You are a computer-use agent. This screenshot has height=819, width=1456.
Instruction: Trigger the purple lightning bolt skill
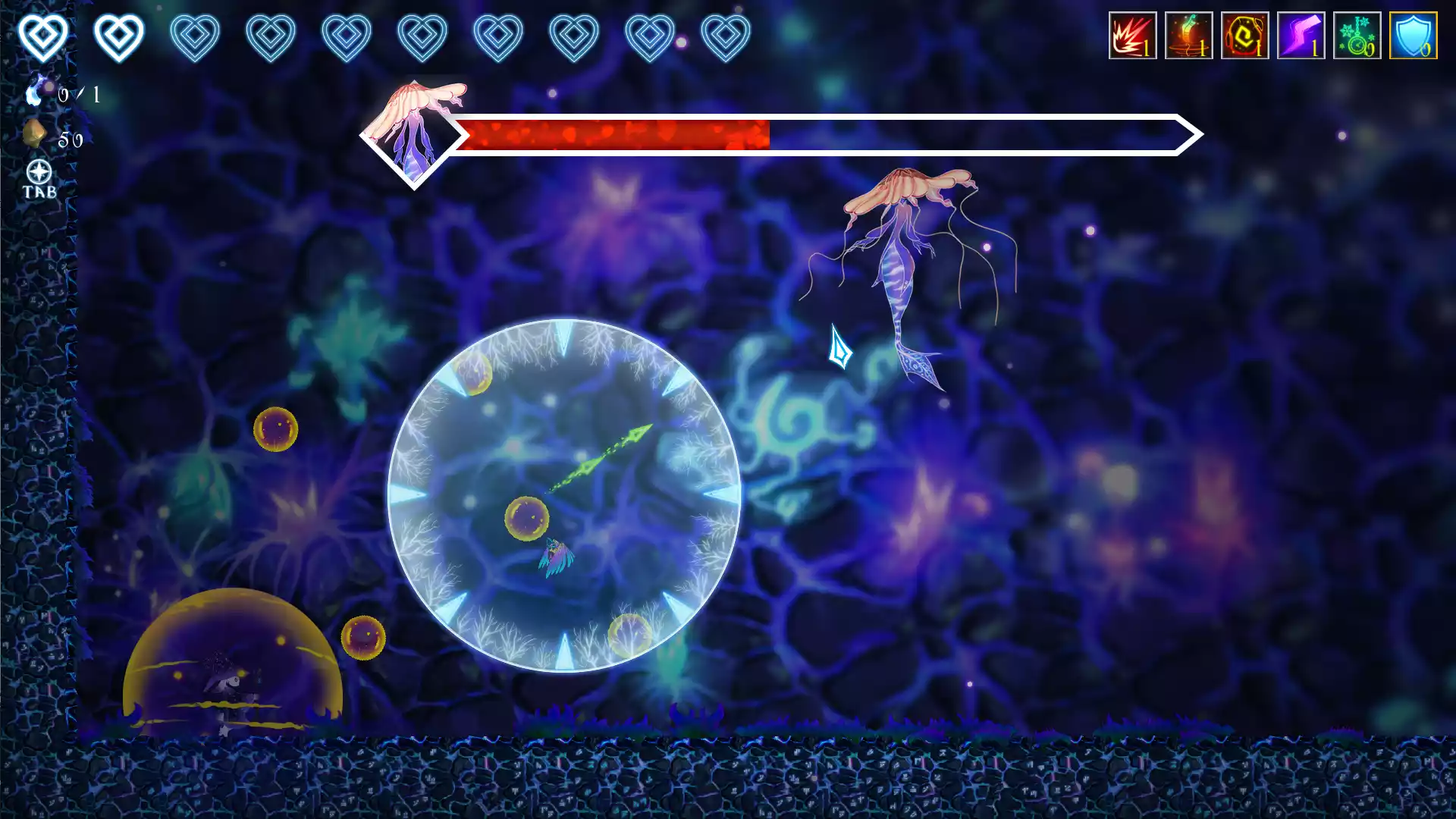coord(1301,36)
